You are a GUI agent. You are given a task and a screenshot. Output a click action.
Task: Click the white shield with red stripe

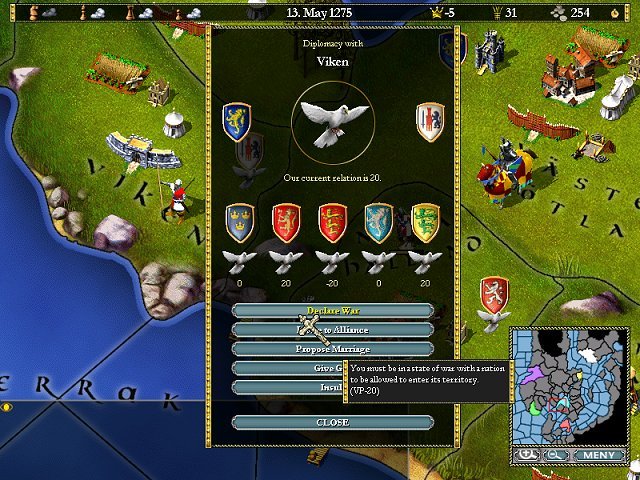click(430, 122)
